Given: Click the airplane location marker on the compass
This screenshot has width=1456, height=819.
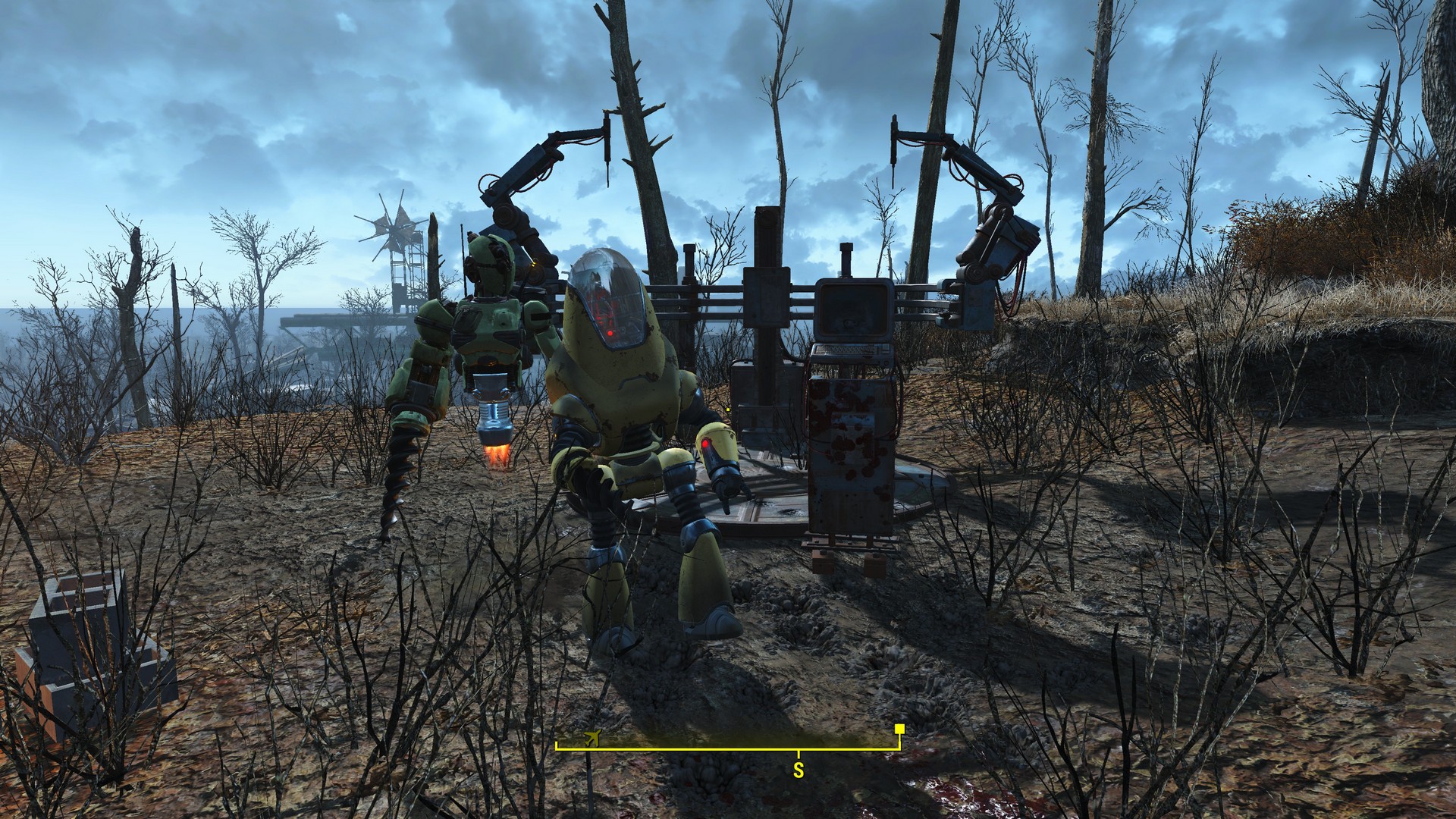Looking at the screenshot, I should pos(591,738).
